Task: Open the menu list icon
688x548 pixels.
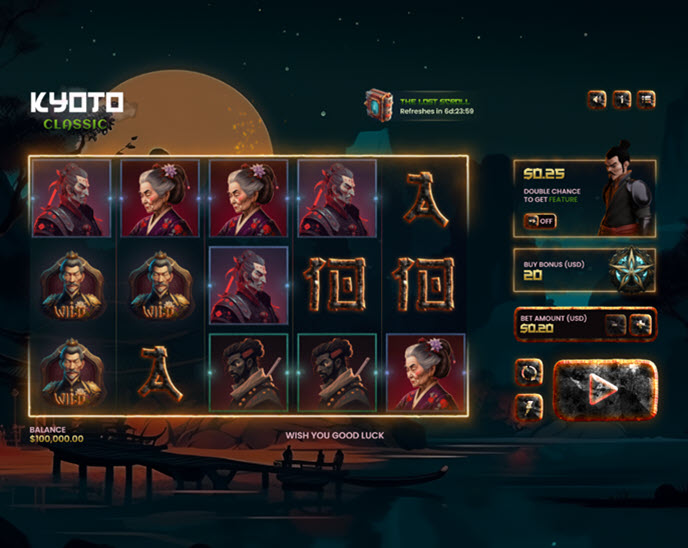Action: point(646,99)
